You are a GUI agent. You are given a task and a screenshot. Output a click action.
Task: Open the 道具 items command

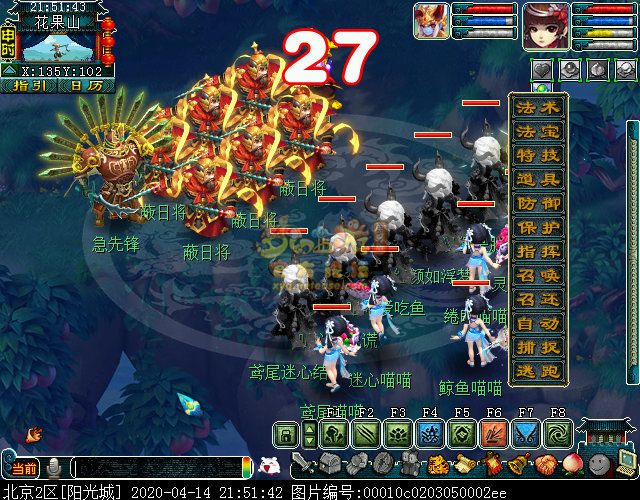point(539,179)
